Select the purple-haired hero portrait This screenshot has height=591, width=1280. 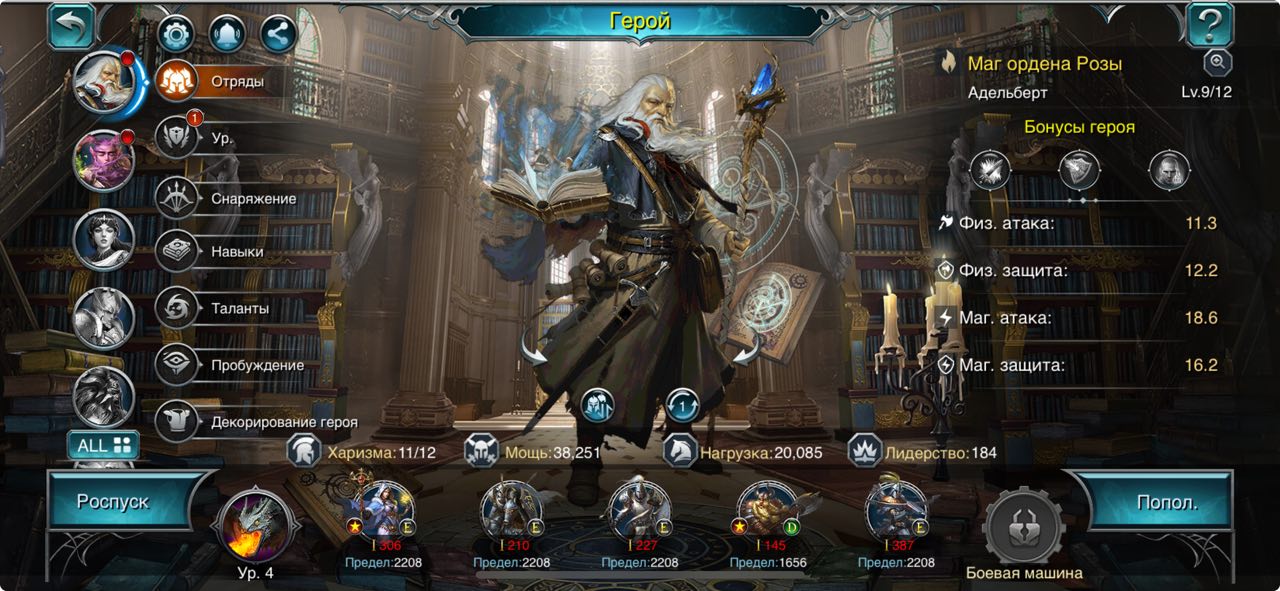coord(104,160)
